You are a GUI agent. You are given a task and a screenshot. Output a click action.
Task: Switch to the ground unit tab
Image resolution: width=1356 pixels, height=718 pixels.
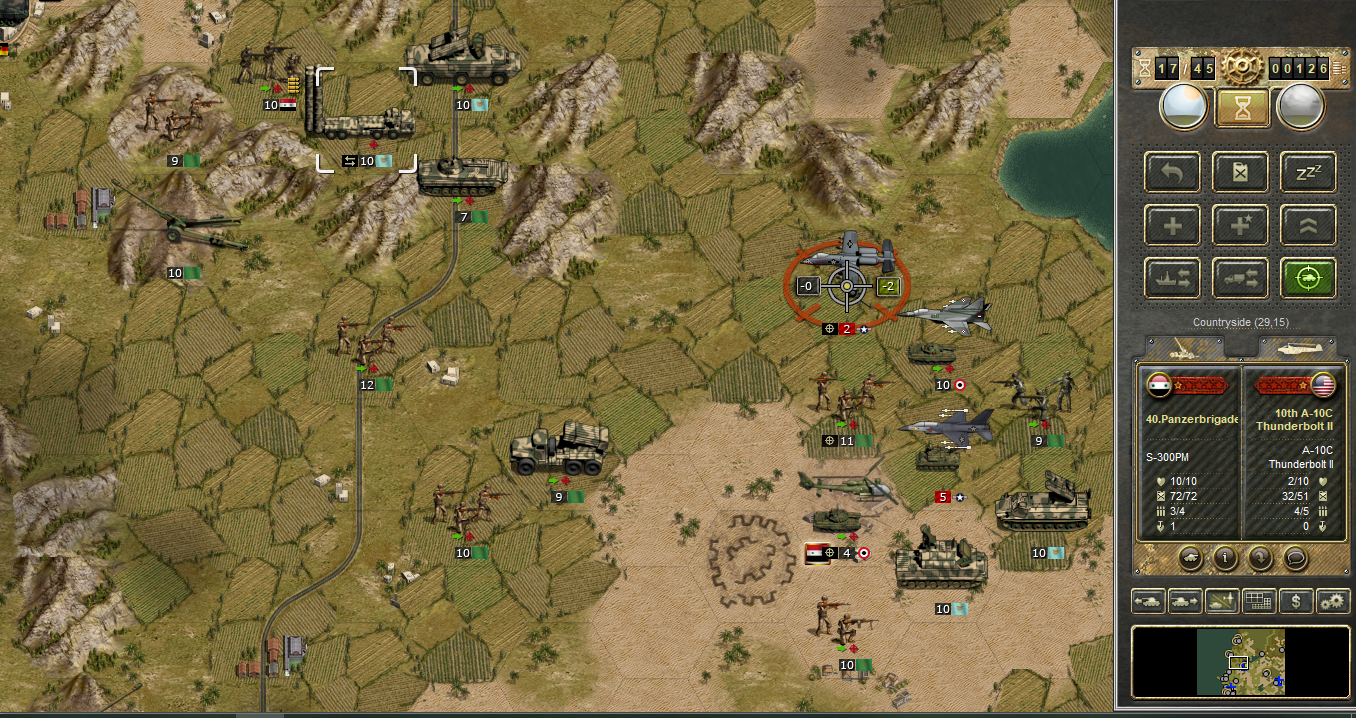click(x=1185, y=346)
